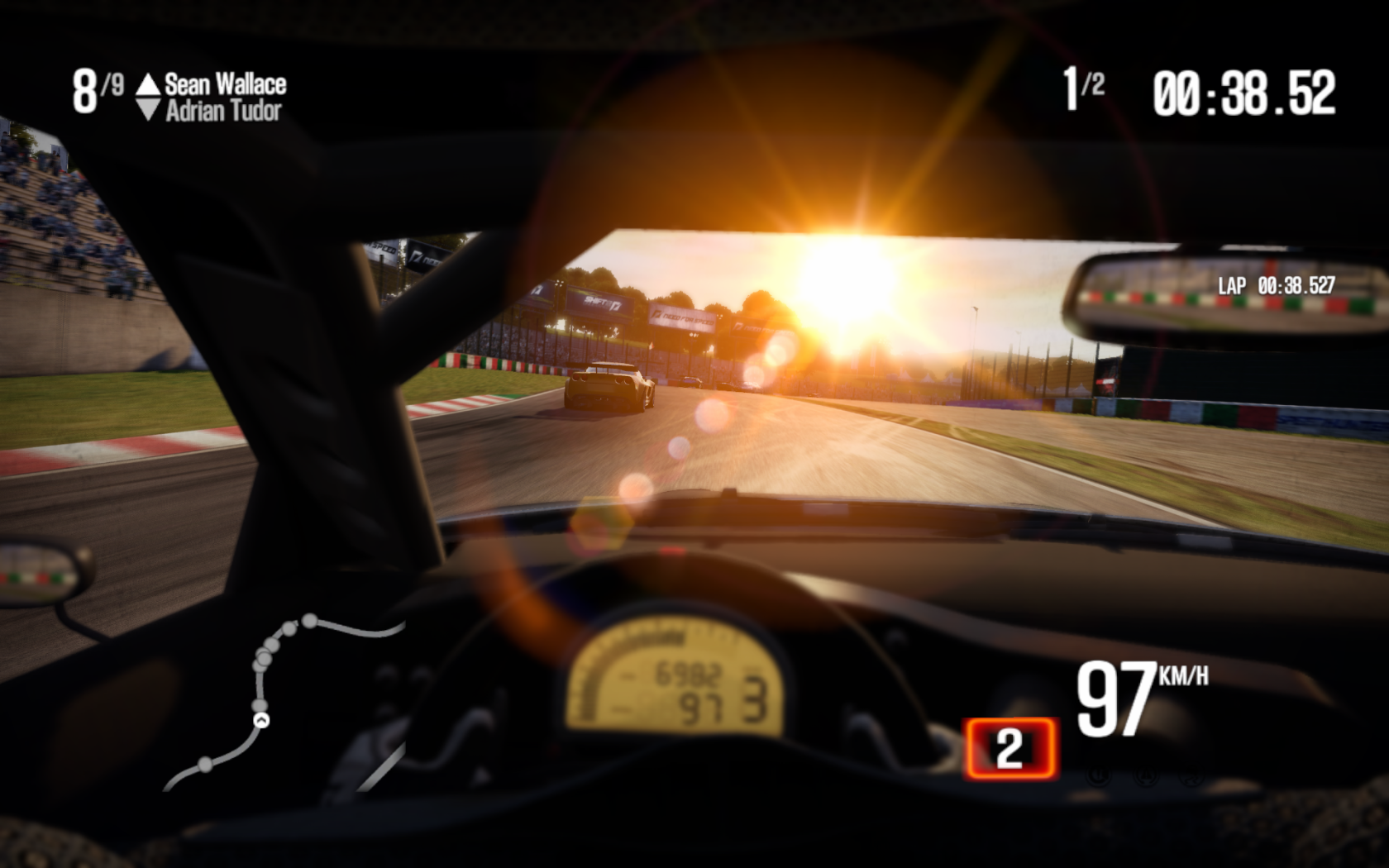Viewport: 1389px width, 868px height.
Task: Expand the track map route at bottom left
Action: click(x=273, y=703)
